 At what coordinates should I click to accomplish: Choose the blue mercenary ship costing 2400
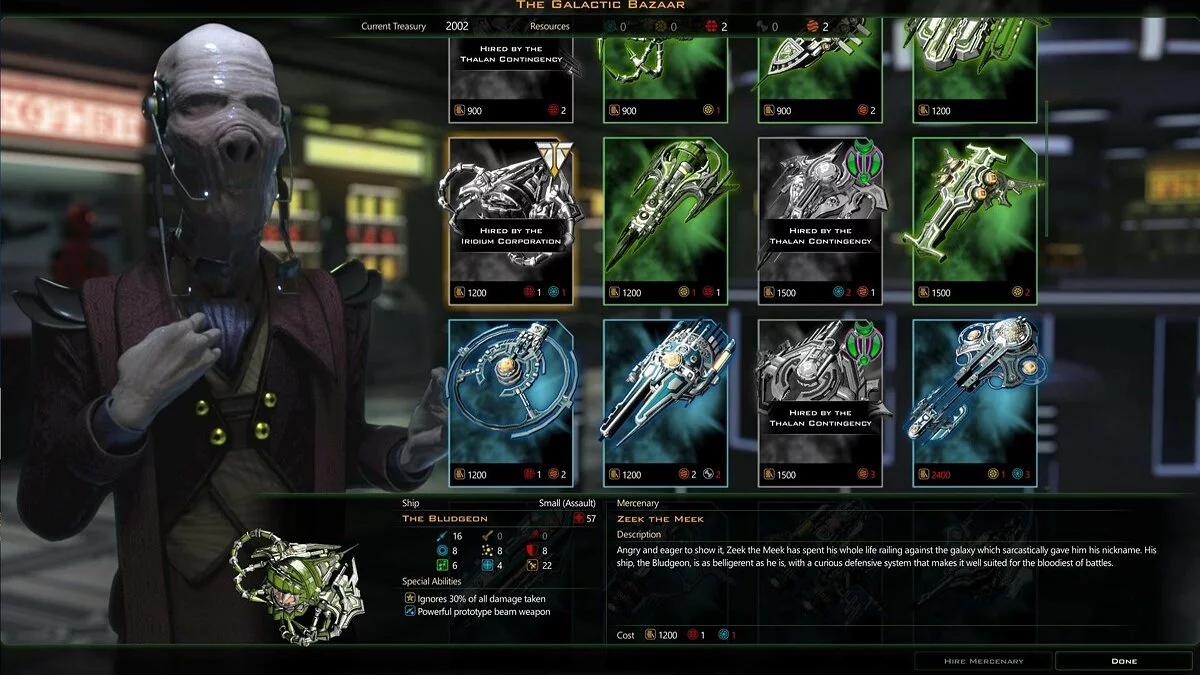click(x=974, y=402)
